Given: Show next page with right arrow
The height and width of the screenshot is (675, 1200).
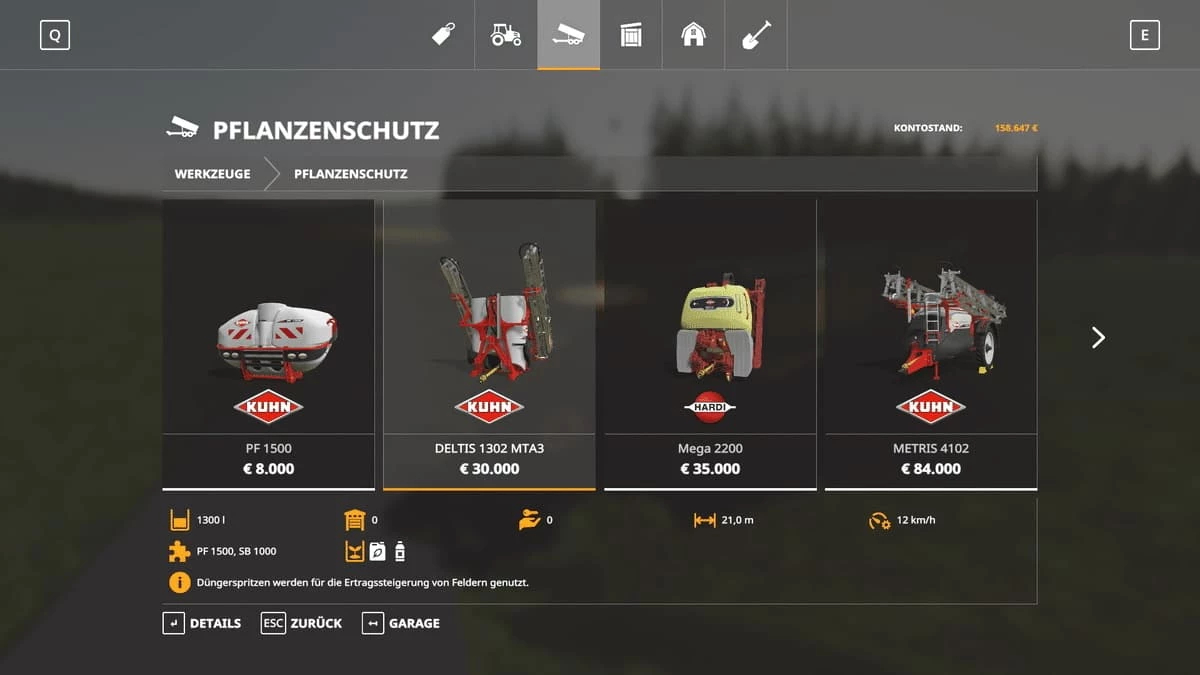Looking at the screenshot, I should pos(1098,338).
